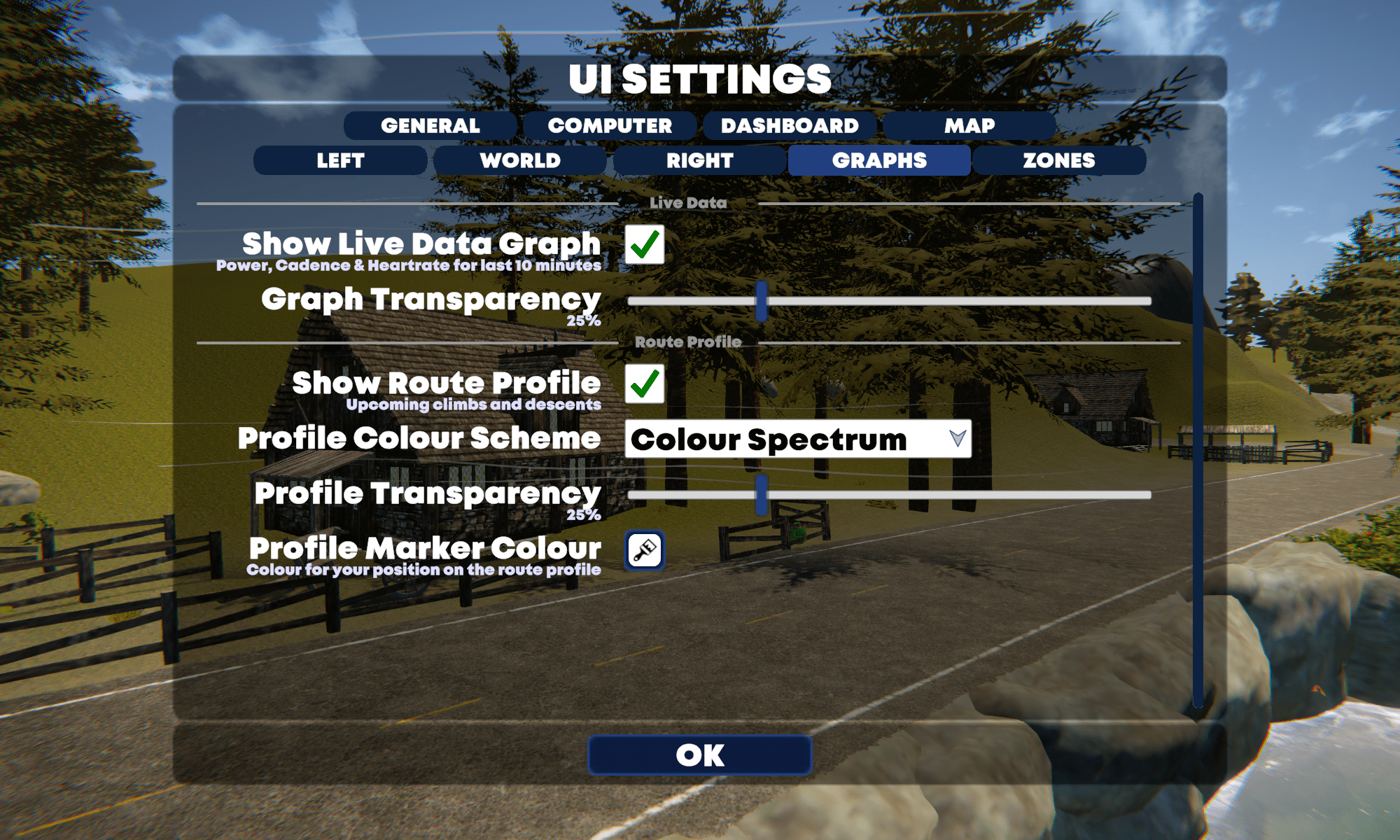Go to the Map tab

pos(969,126)
